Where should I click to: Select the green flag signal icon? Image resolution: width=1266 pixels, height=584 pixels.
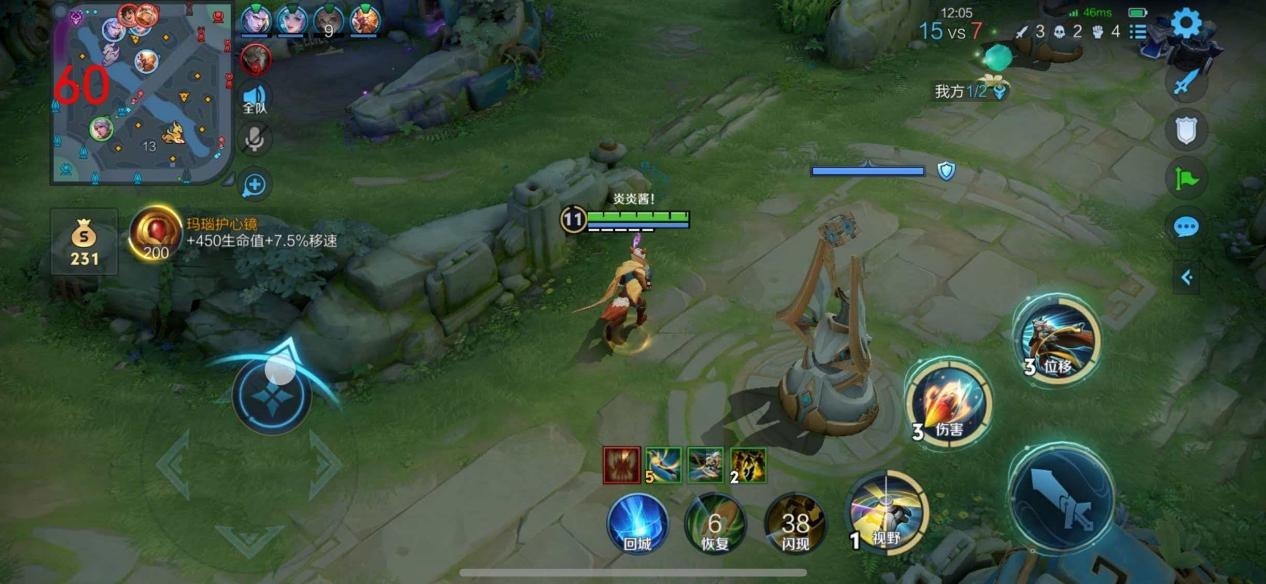point(1186,178)
